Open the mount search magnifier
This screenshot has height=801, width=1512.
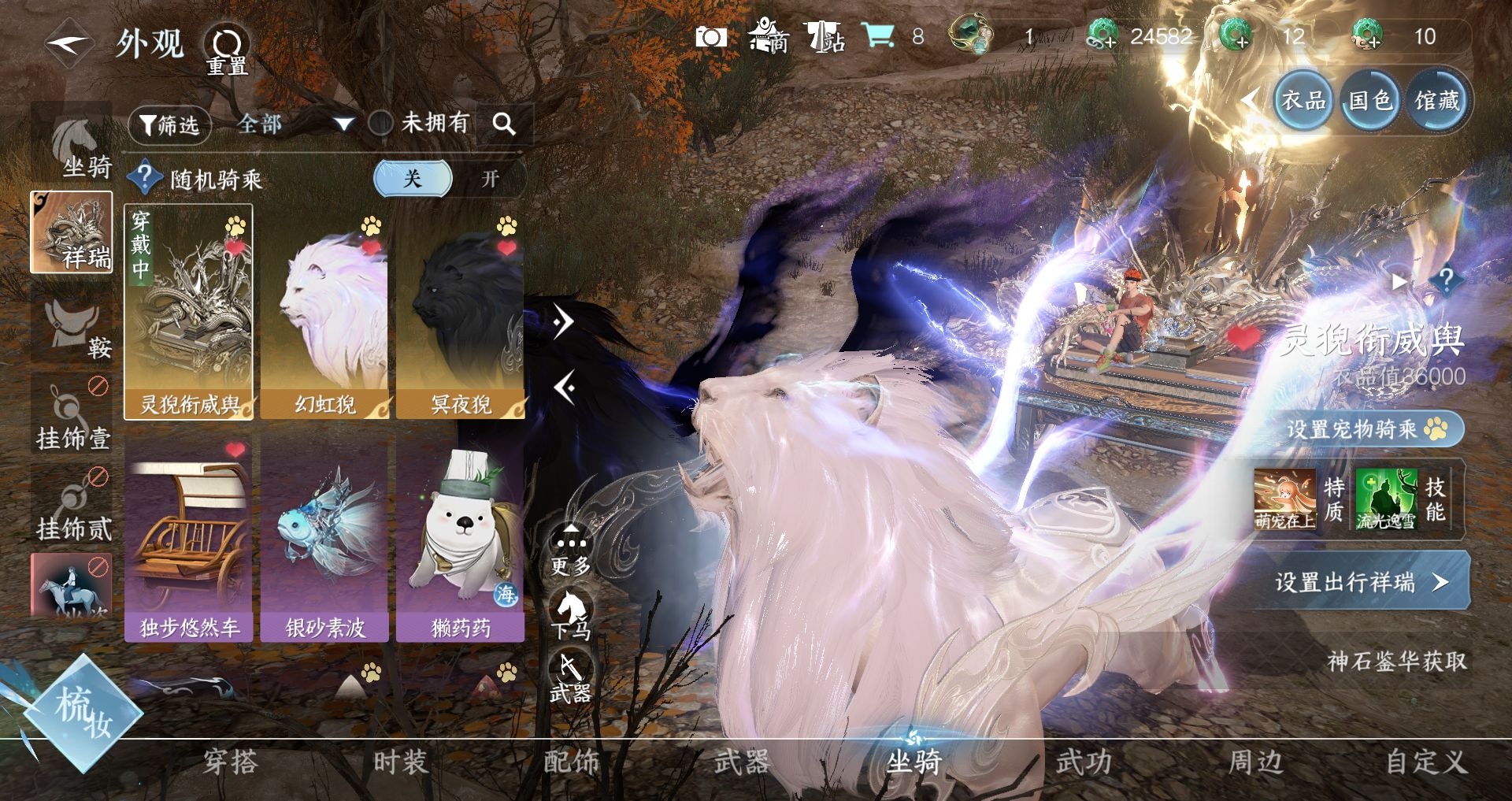pyautogui.click(x=504, y=124)
